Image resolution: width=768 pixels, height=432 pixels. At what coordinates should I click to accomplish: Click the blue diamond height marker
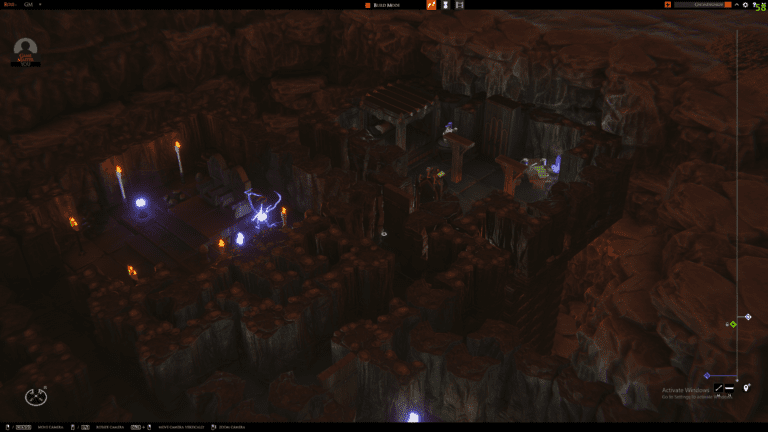pyautogui.click(x=707, y=376)
